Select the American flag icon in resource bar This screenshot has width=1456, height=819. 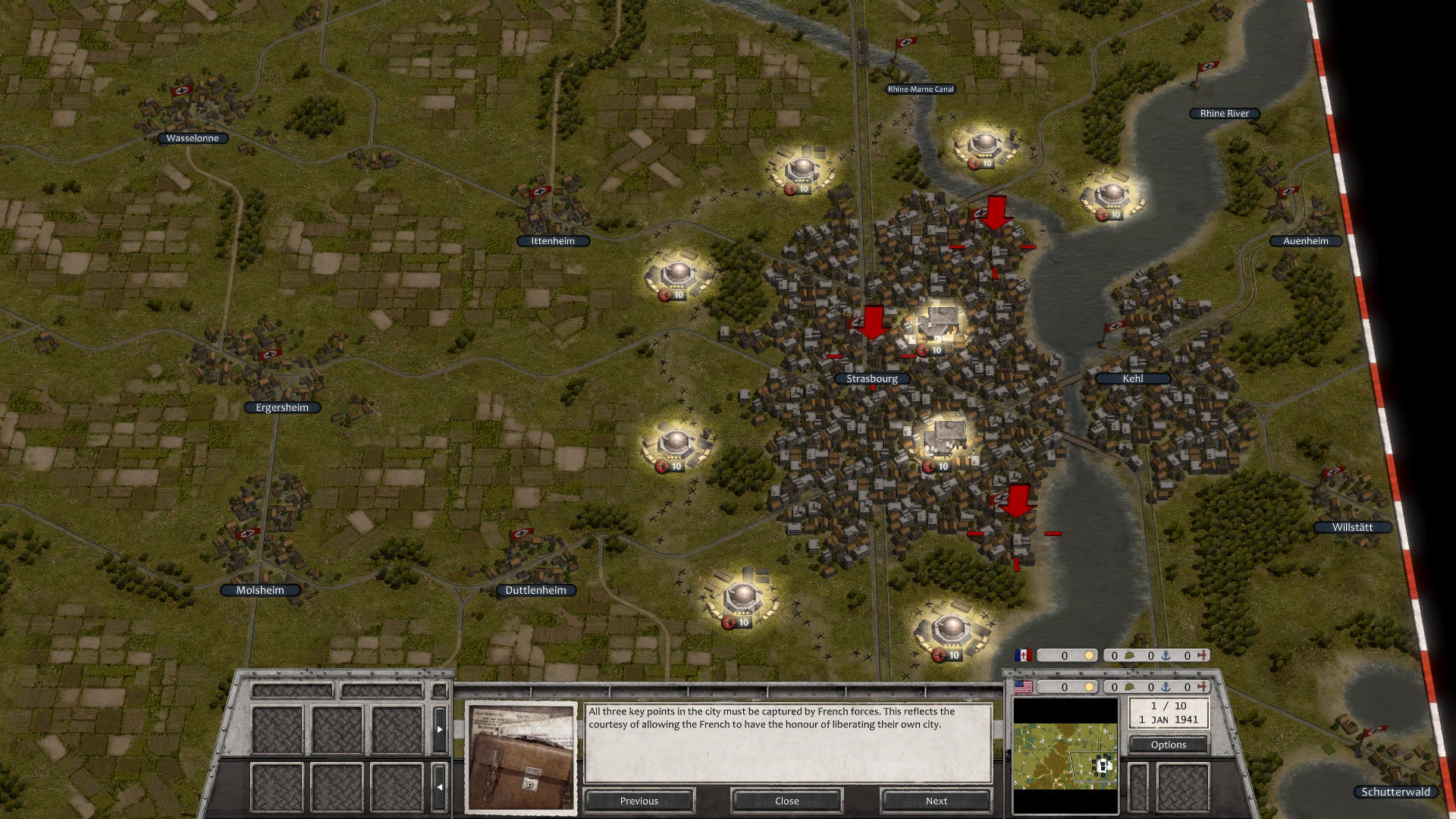pos(1024,687)
